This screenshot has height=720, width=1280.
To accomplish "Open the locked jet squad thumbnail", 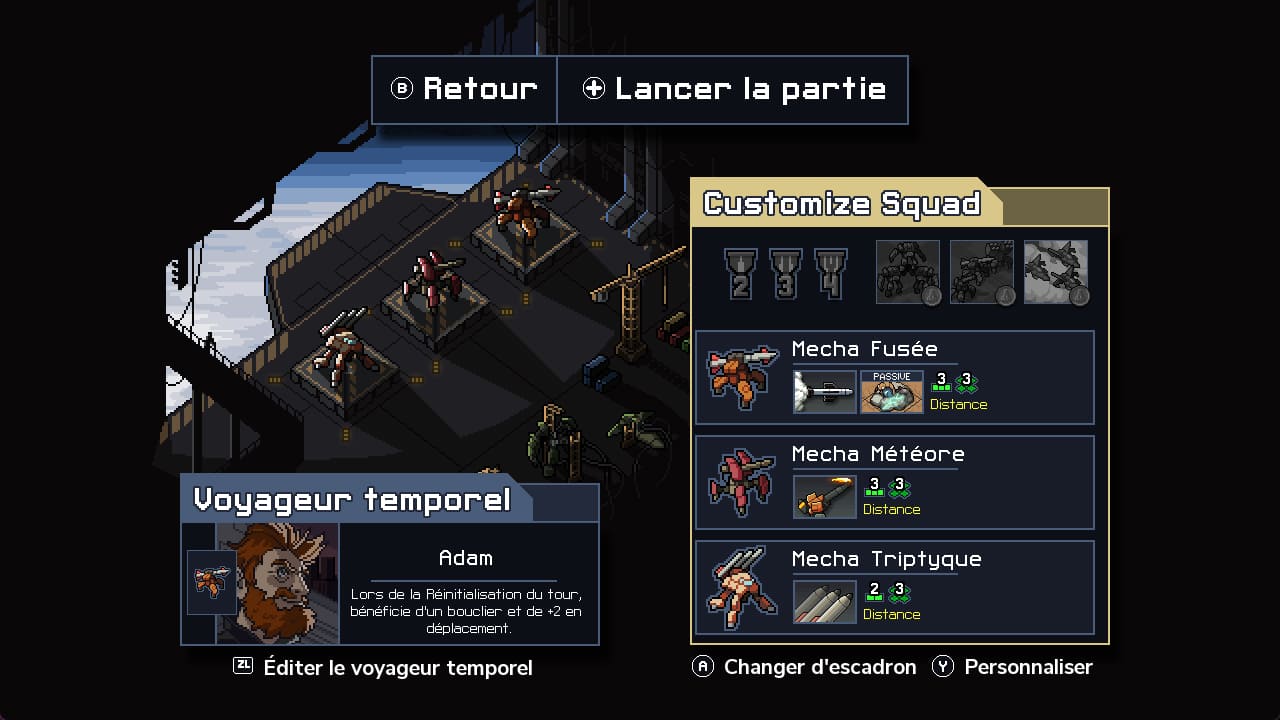I will (1056, 270).
